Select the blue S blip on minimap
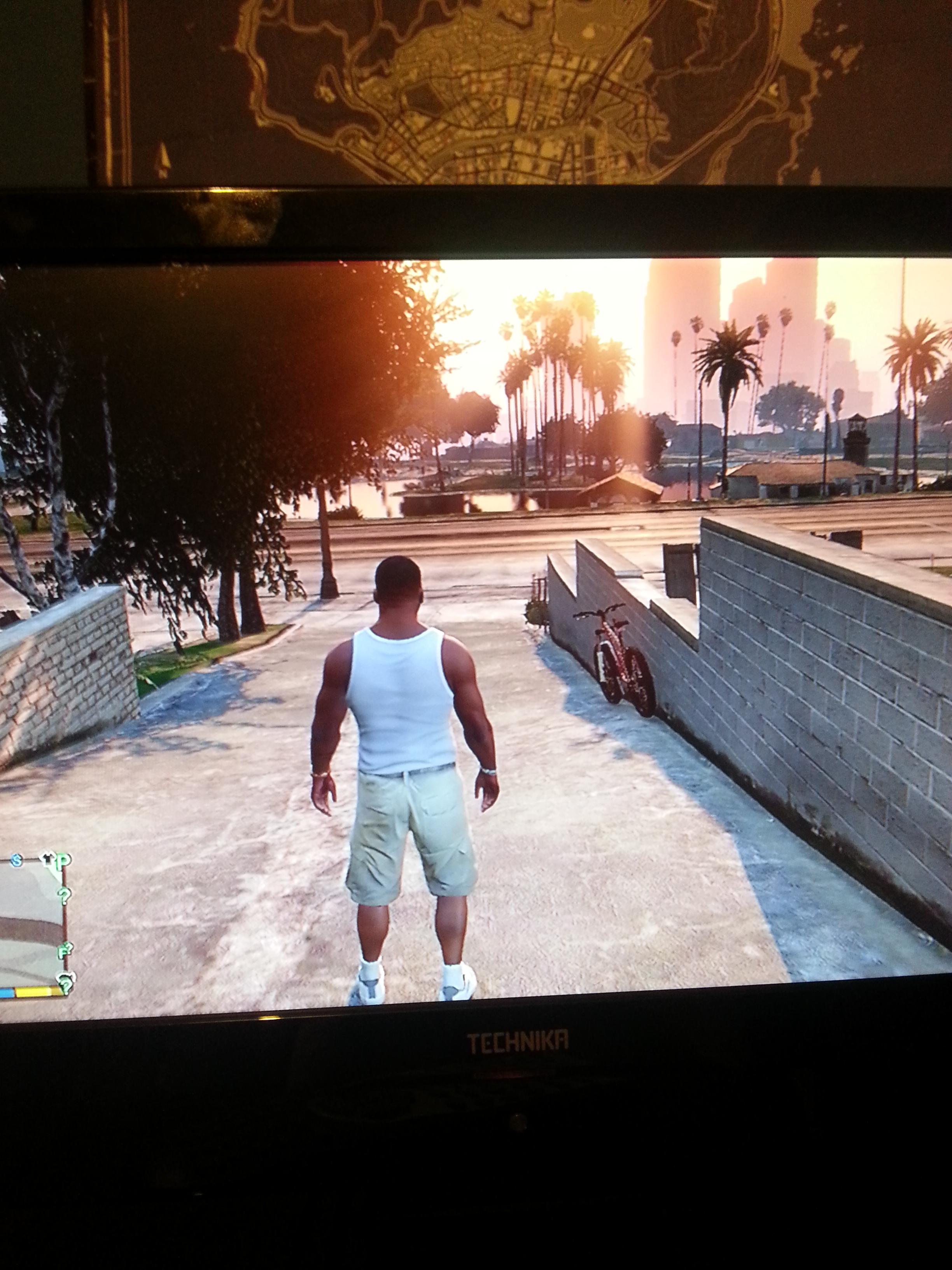952x1270 pixels. [17, 861]
